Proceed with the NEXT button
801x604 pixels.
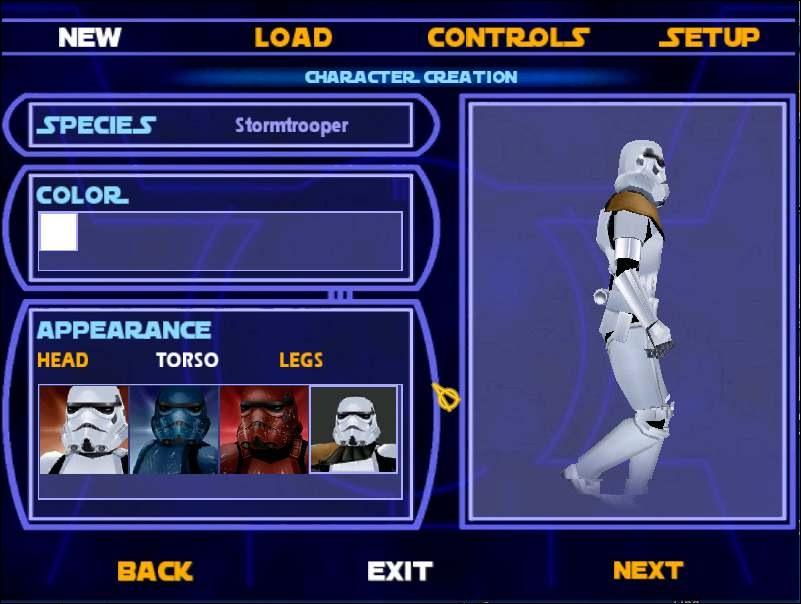click(x=647, y=571)
